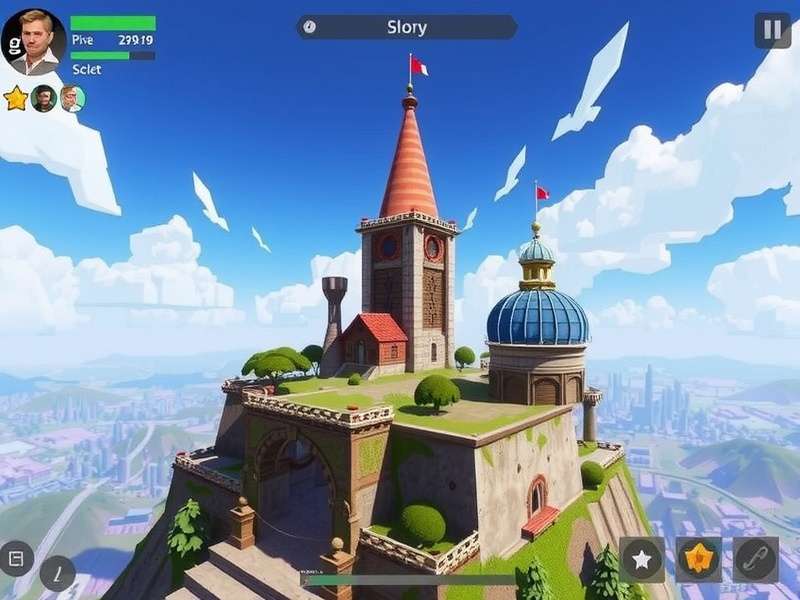
Task: Activate the white star ability slot
Action: [x=641, y=559]
